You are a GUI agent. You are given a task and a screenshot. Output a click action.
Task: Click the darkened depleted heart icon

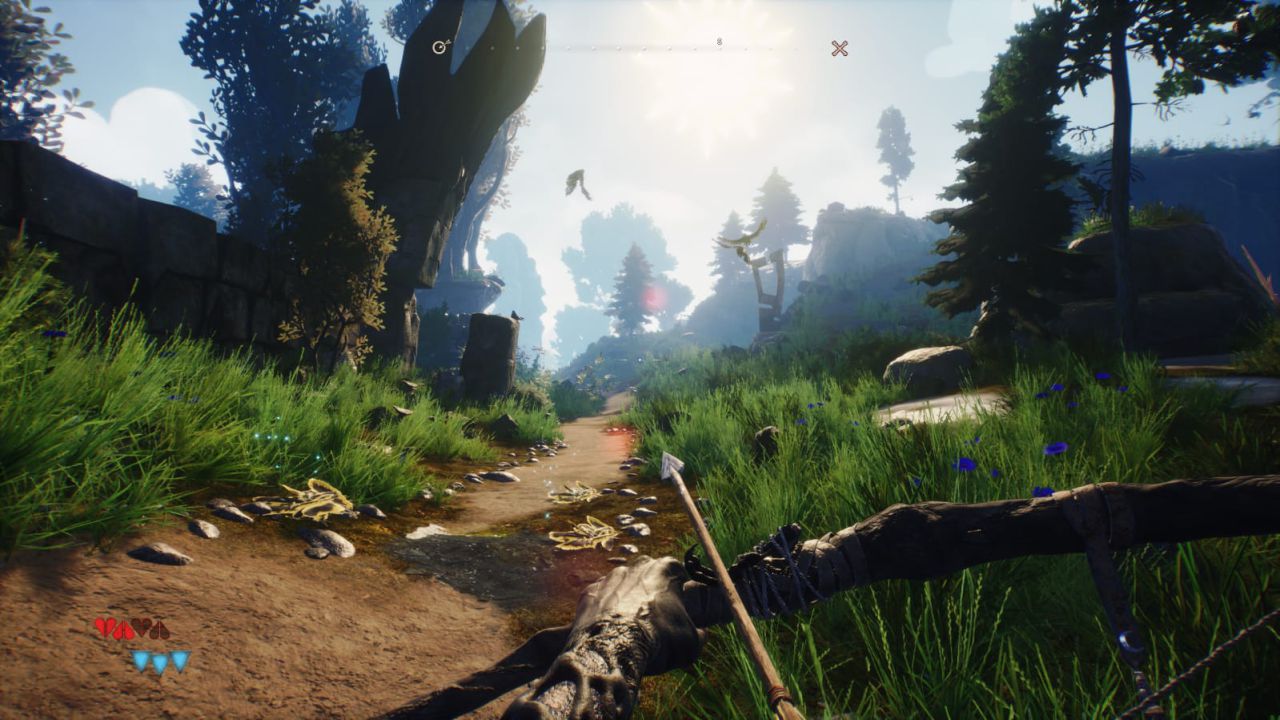(141, 629)
